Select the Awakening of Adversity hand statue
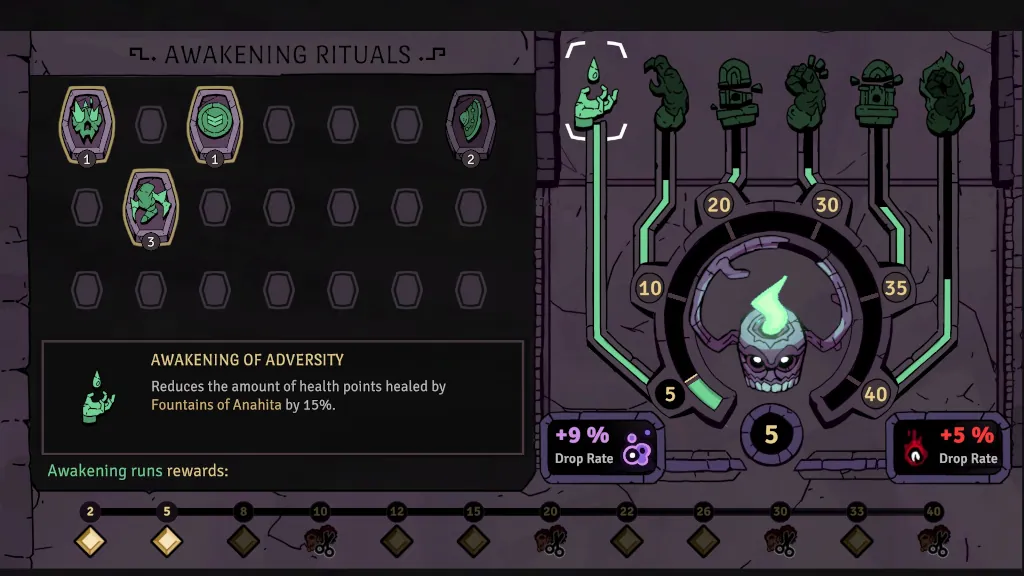 point(596,94)
